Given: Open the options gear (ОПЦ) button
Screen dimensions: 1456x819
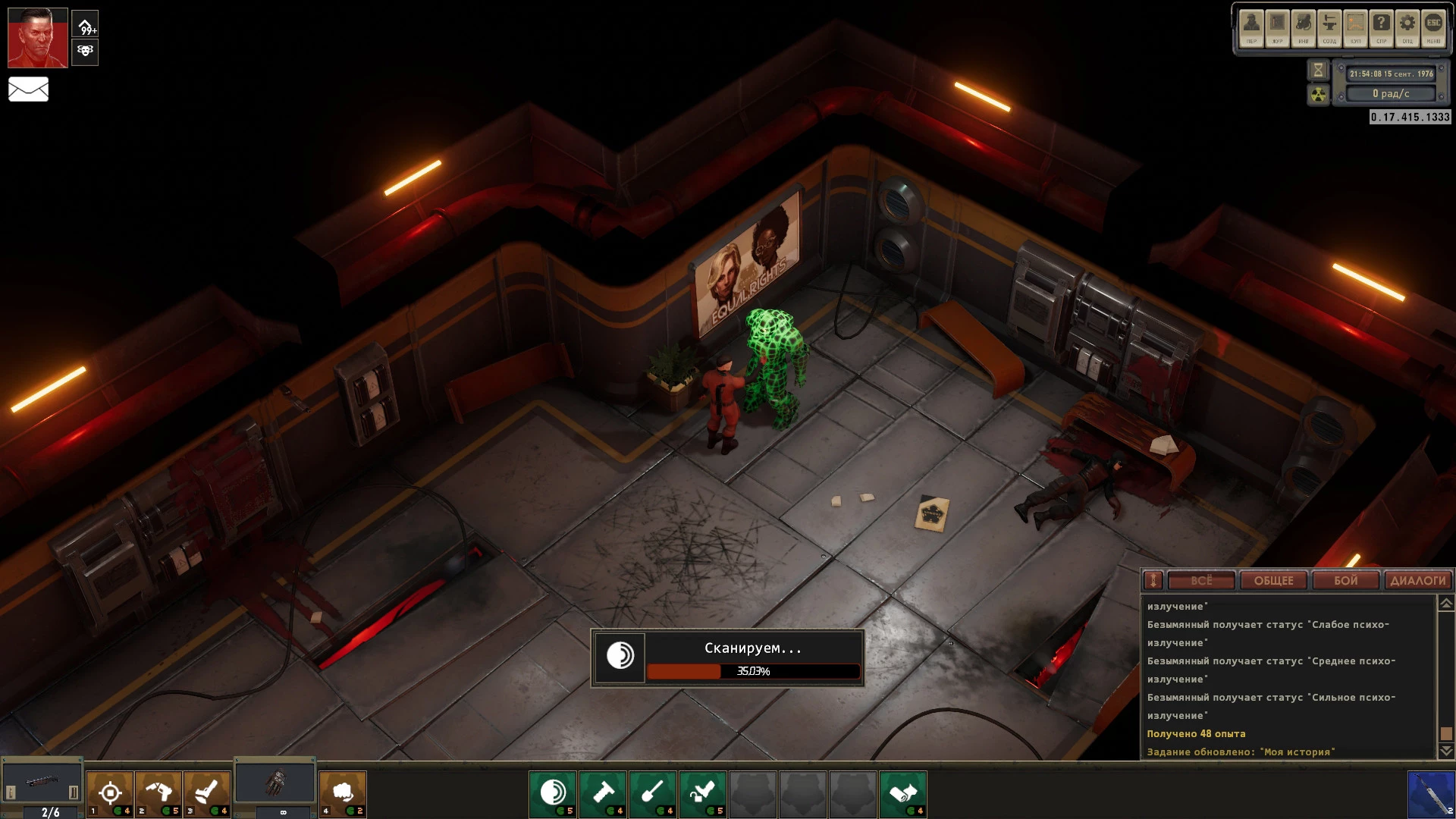Looking at the screenshot, I should coord(1407,28).
